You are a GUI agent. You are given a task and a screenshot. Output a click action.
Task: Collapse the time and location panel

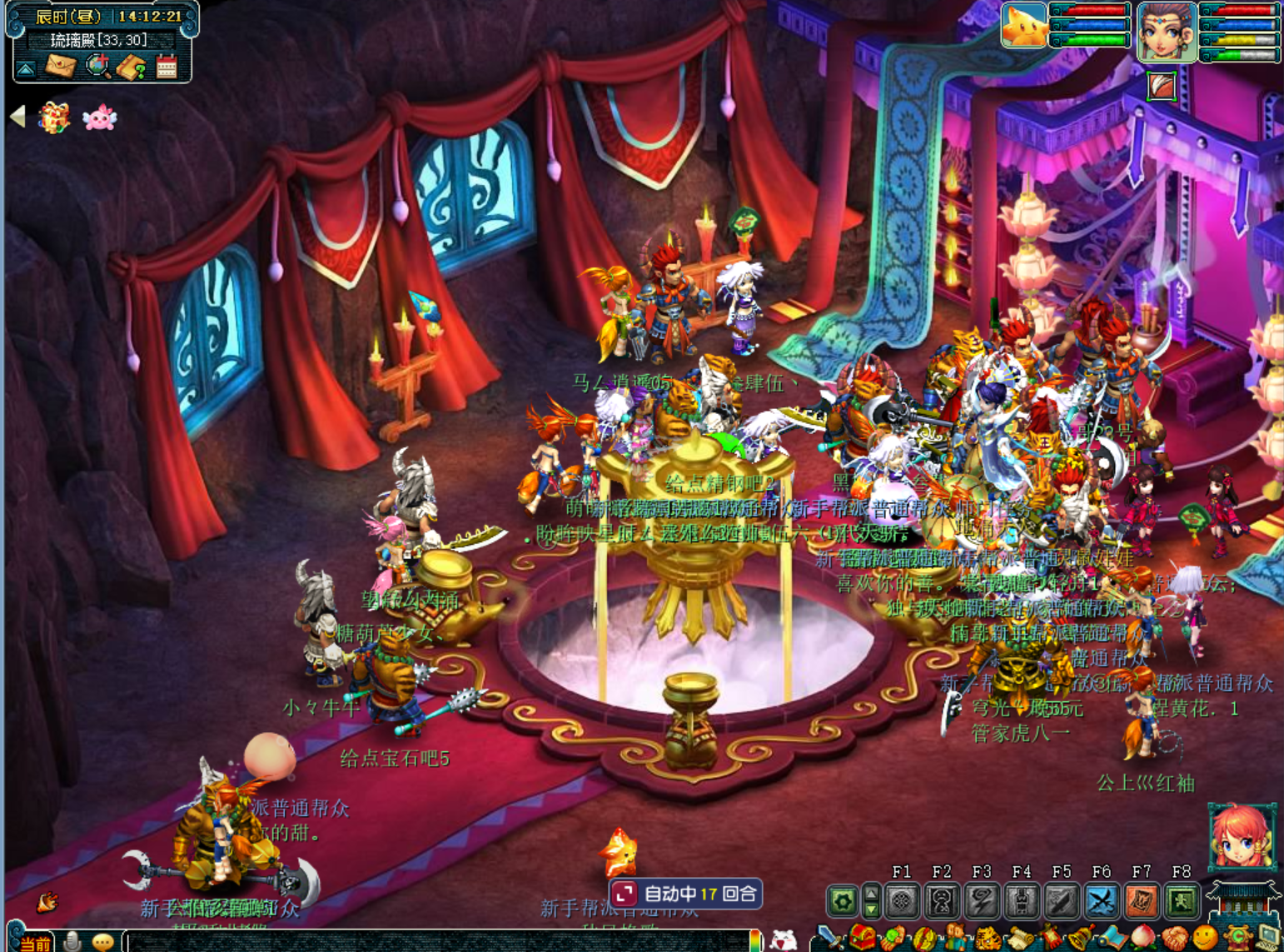coord(26,69)
